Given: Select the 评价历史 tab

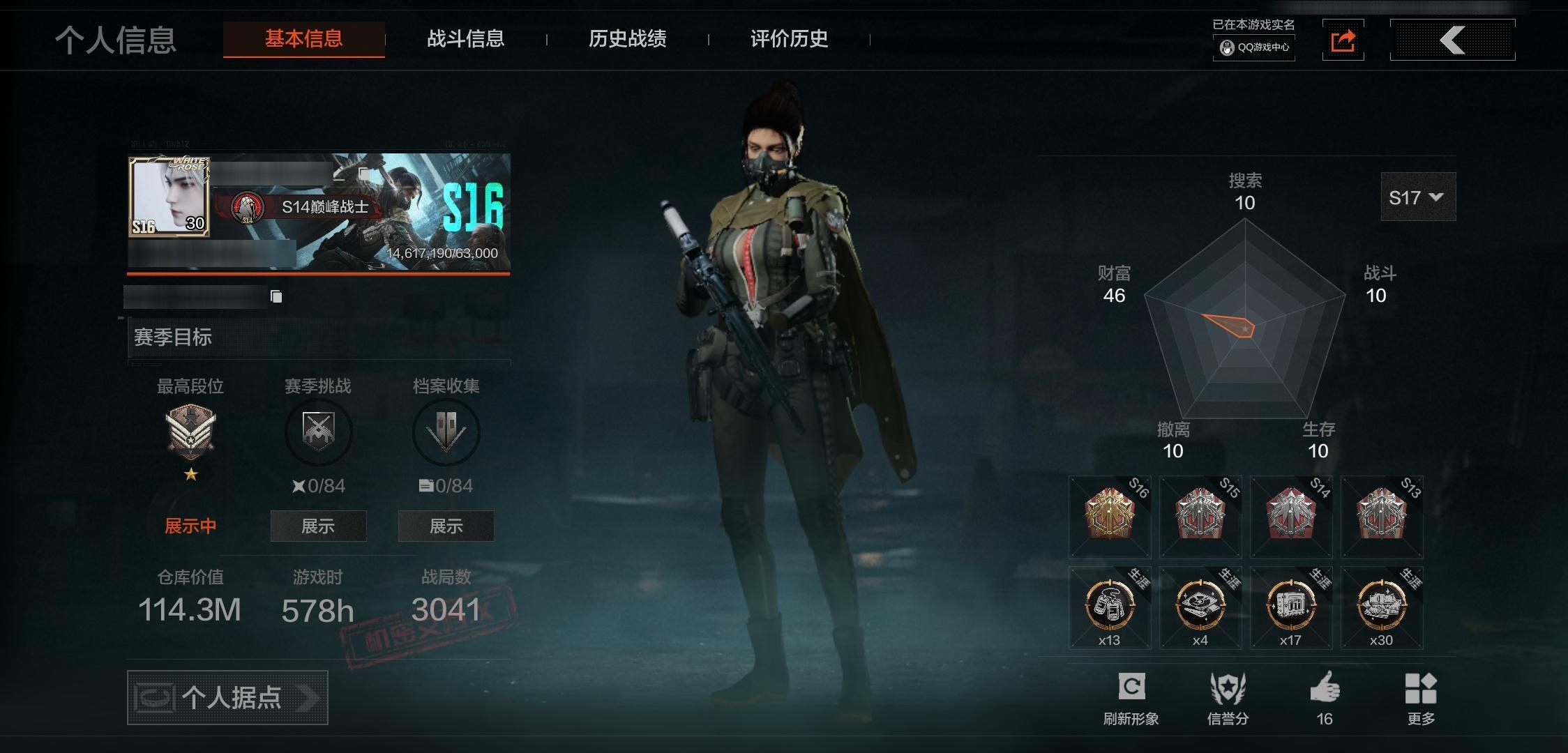Looking at the screenshot, I should (789, 39).
